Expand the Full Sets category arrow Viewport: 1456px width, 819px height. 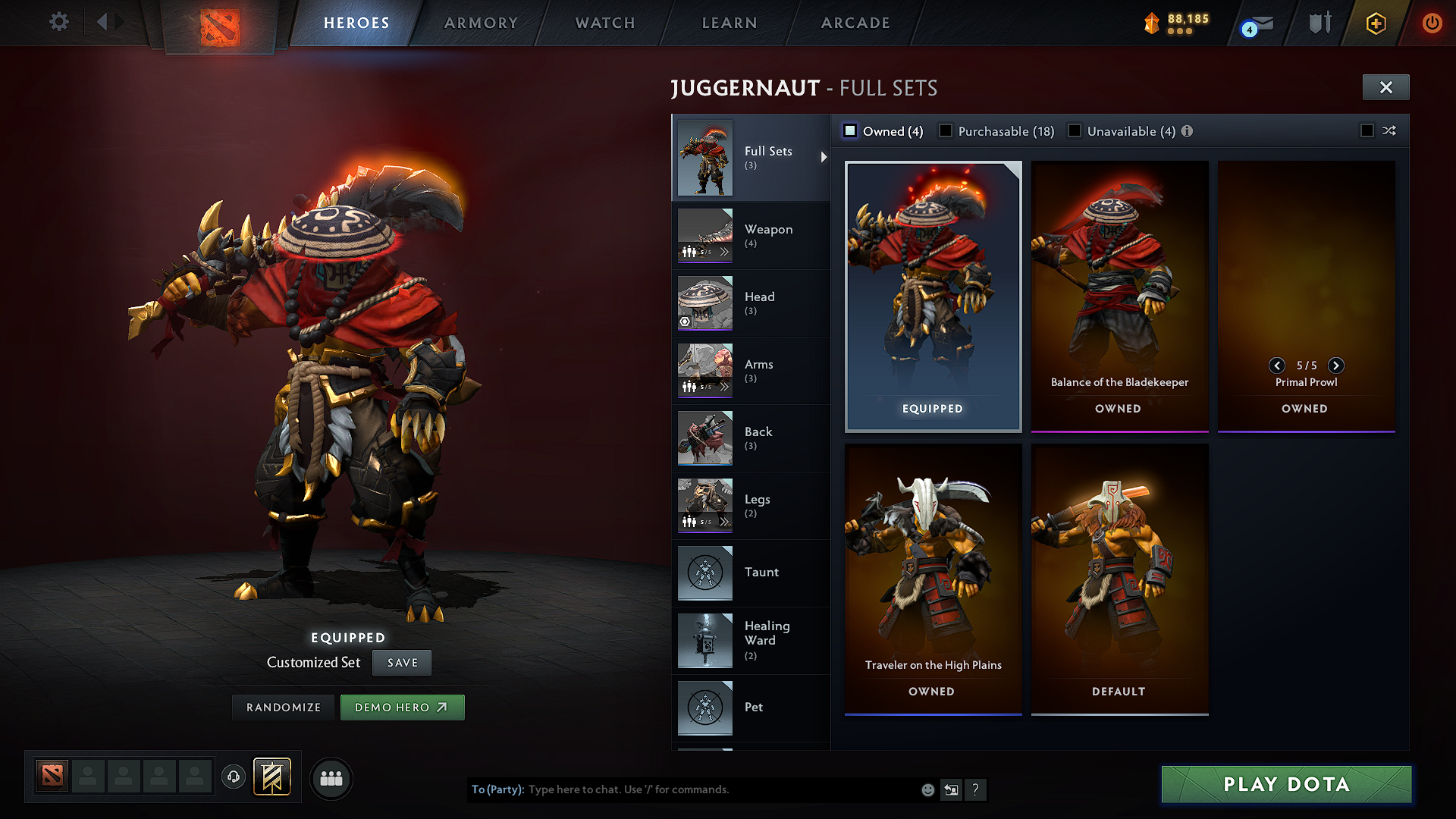tap(824, 157)
